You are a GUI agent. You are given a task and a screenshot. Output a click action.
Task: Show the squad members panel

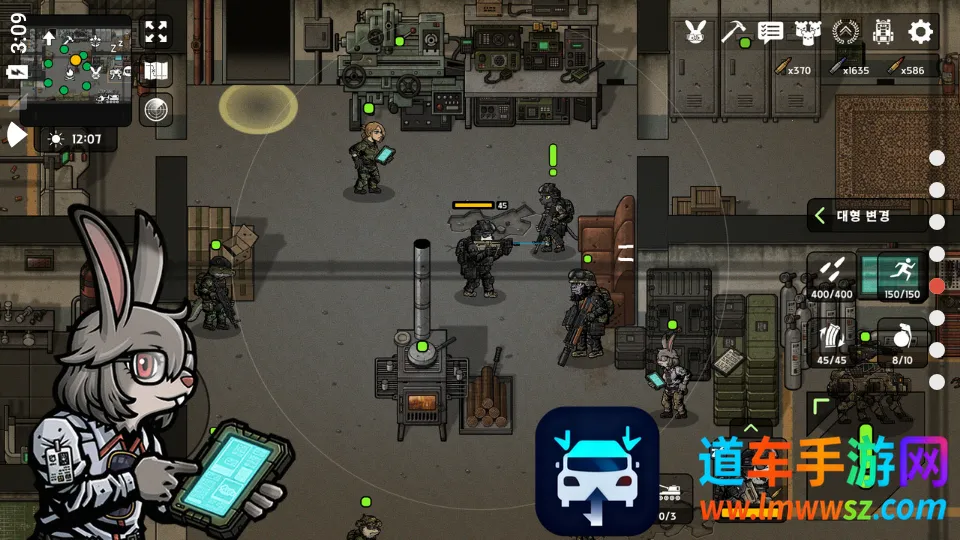pyautogui.click(x=807, y=31)
